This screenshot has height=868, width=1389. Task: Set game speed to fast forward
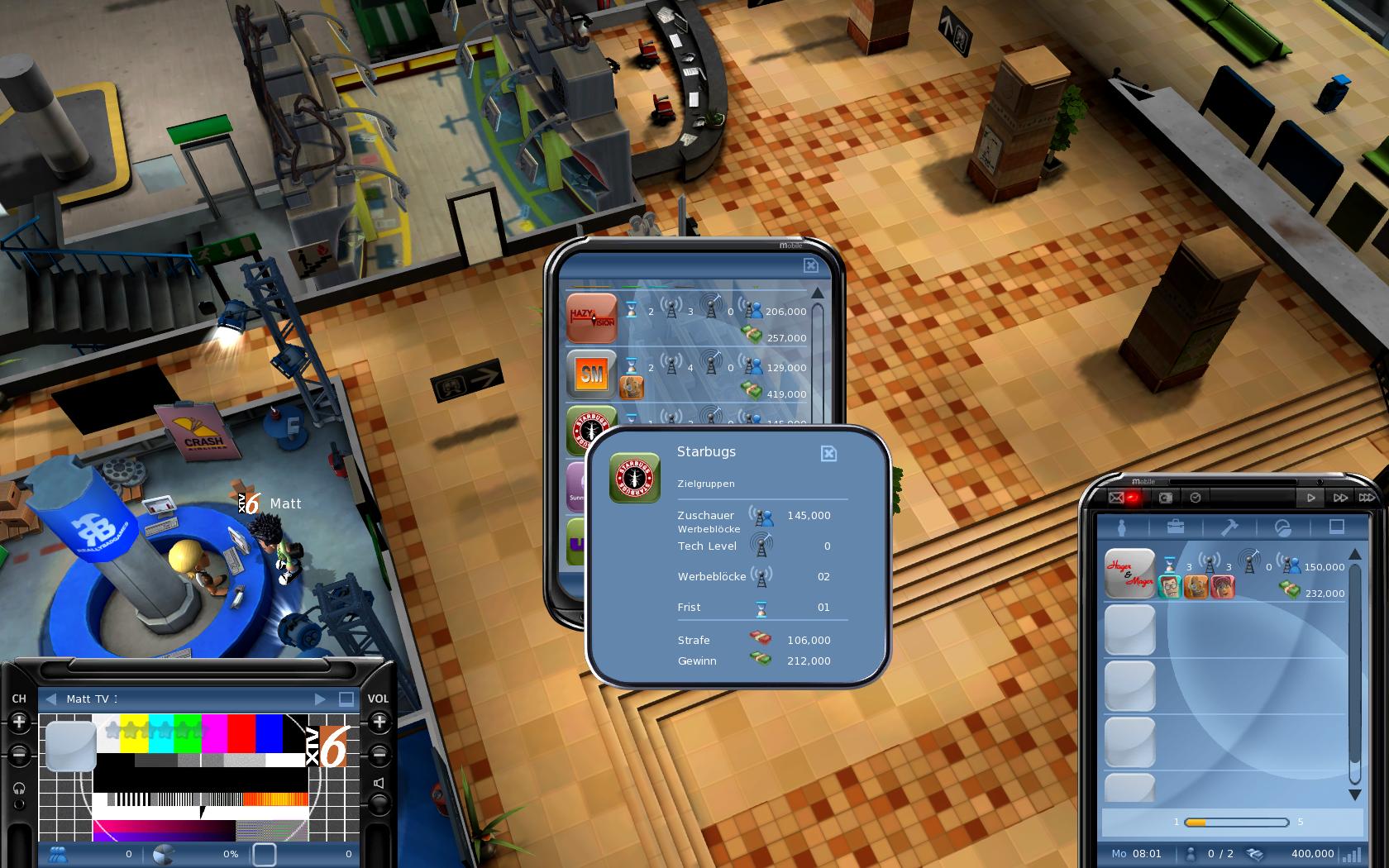pos(1339,498)
